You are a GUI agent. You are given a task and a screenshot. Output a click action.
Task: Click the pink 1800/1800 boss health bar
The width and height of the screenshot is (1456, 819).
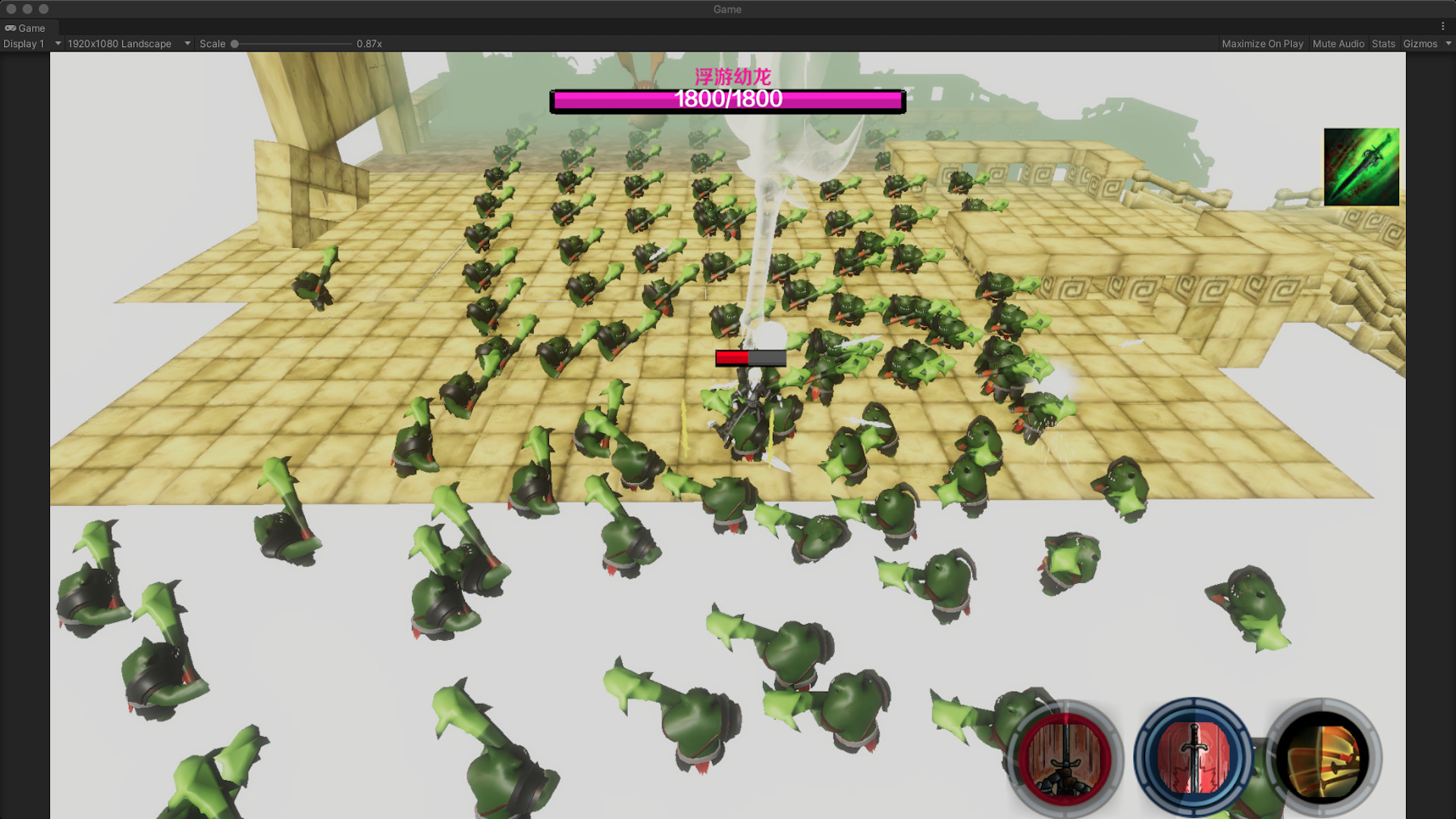[x=727, y=99]
